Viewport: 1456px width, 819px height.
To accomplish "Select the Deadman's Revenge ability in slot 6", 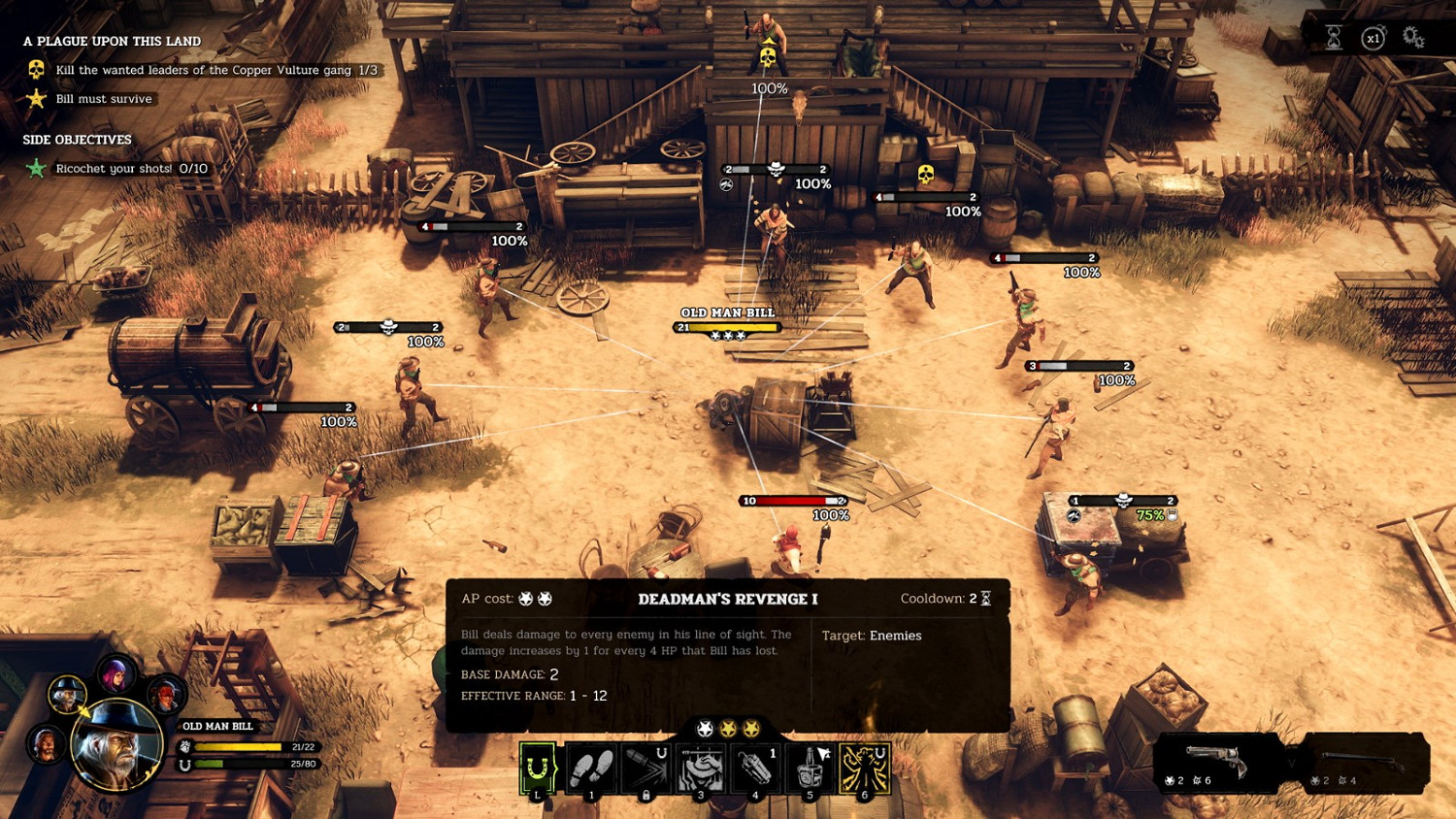I will [864, 767].
